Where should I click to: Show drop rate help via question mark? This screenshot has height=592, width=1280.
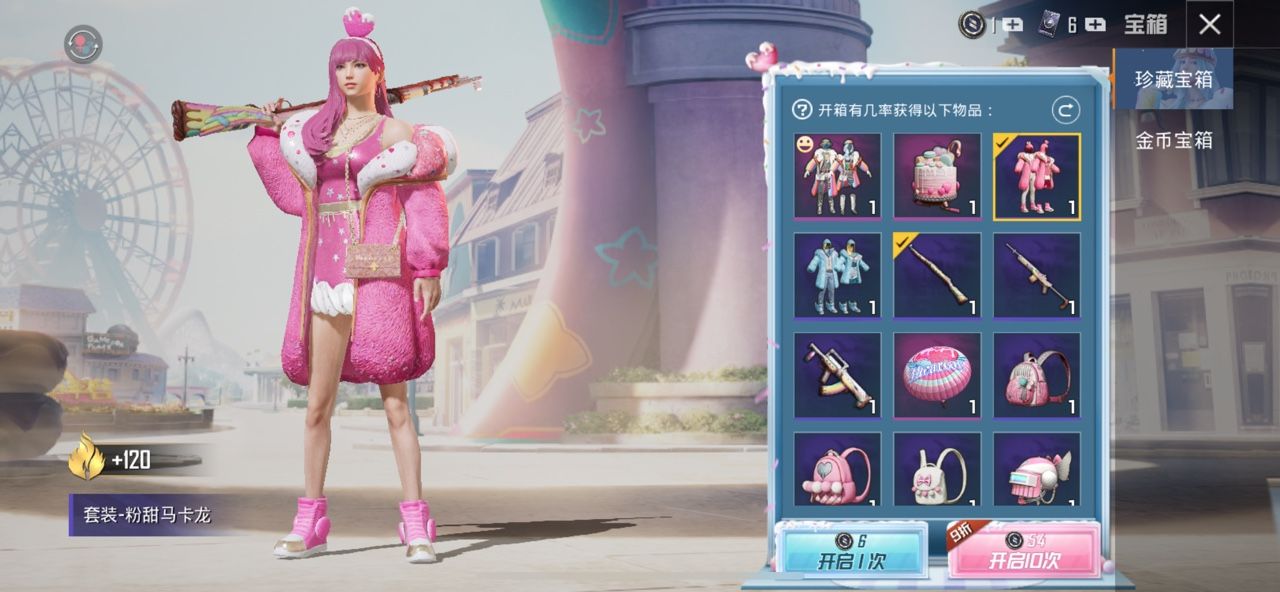[x=802, y=110]
